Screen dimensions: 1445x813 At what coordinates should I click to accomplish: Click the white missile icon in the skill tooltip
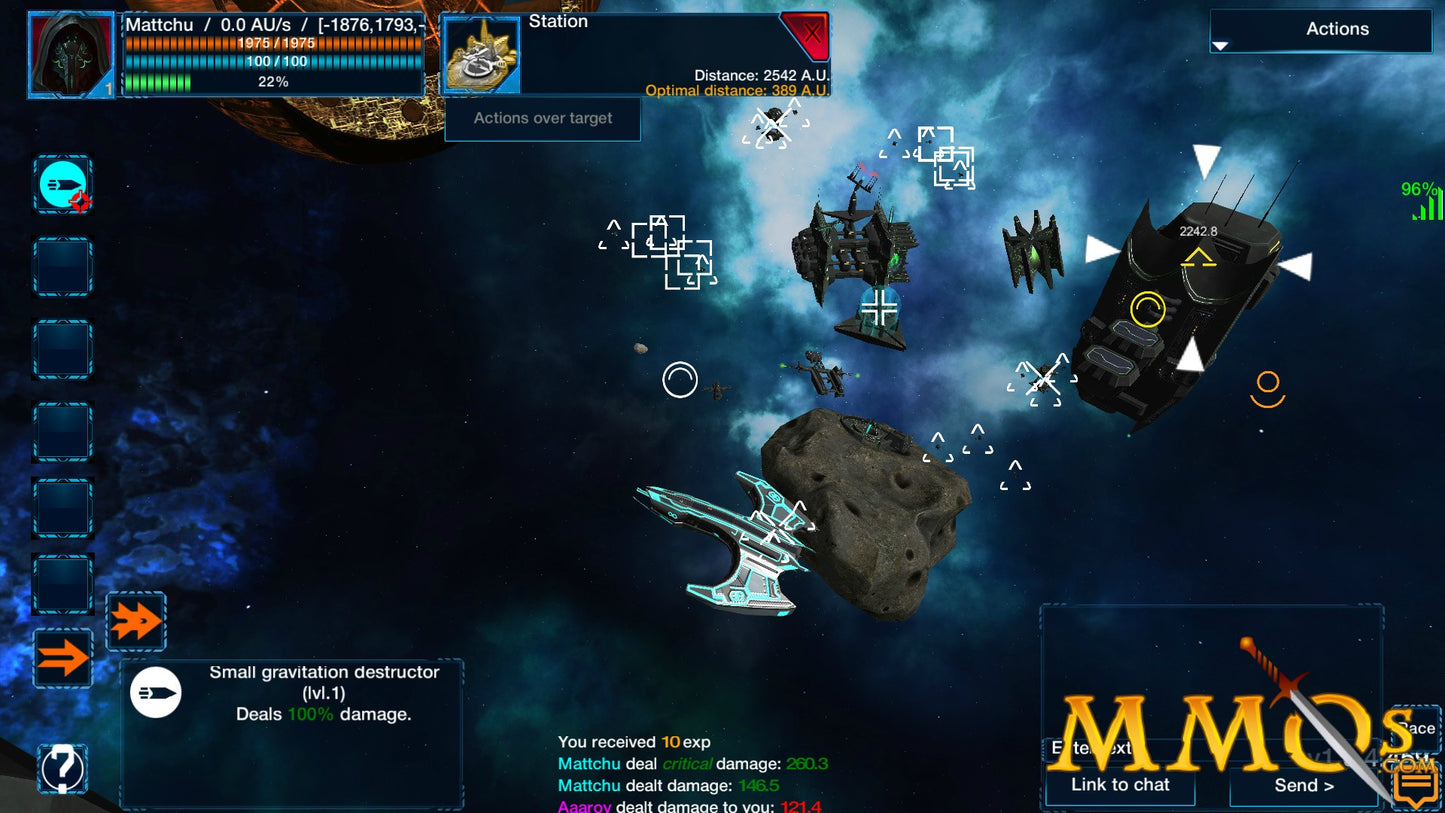(157, 692)
